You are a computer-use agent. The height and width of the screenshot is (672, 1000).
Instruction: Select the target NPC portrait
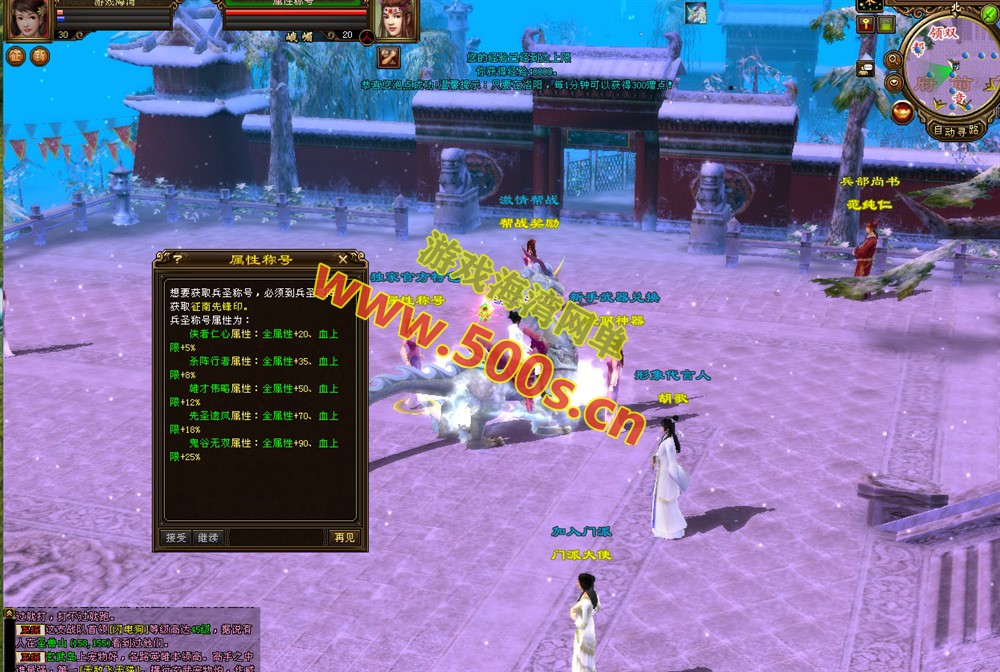coord(396,19)
